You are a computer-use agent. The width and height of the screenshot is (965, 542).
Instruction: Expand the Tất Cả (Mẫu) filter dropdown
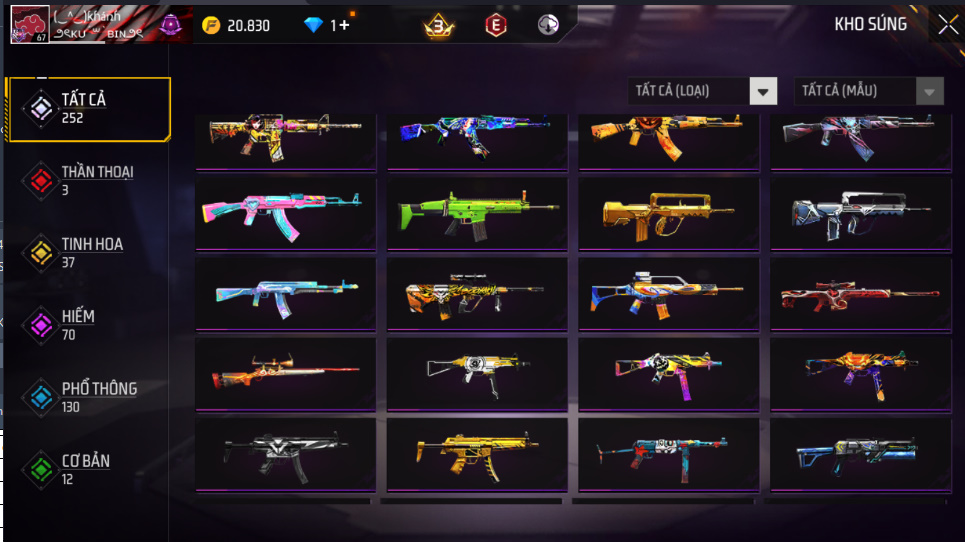[868, 91]
